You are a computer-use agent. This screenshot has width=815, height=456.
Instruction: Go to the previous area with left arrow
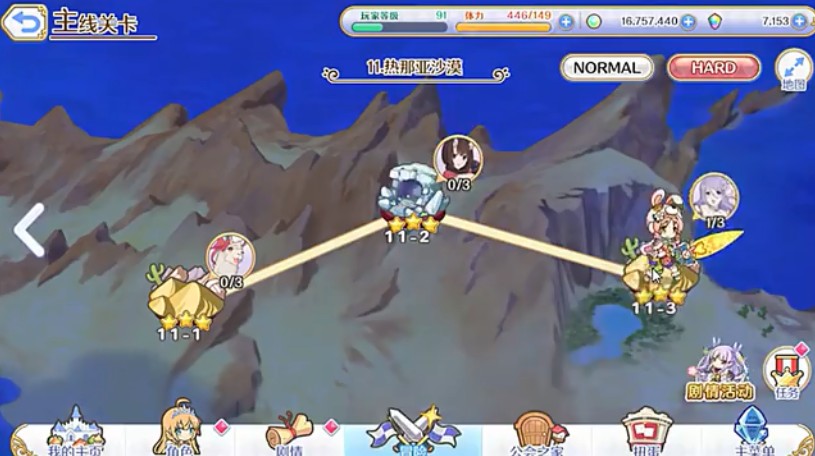pos(28,230)
